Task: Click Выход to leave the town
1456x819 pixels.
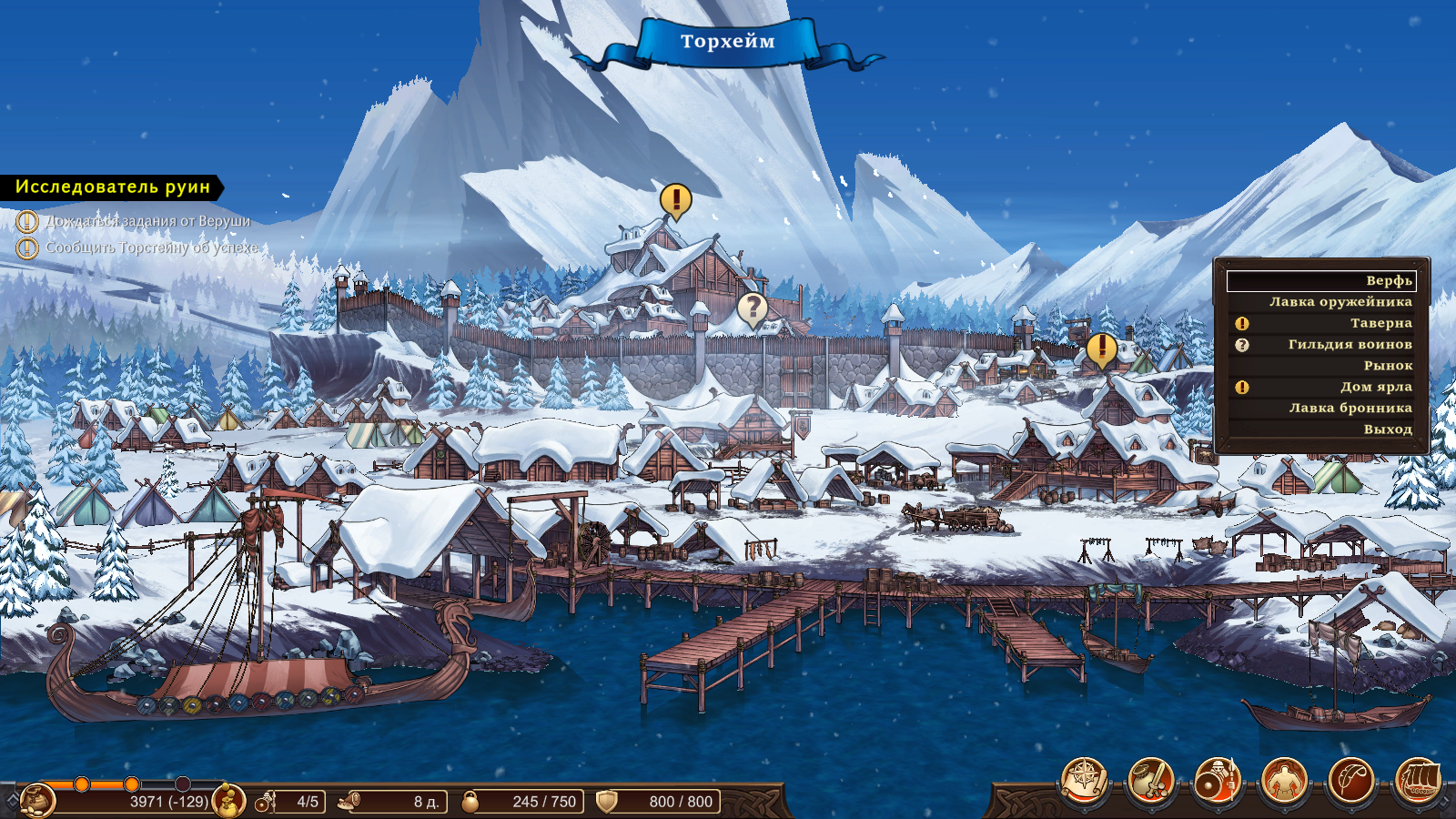Action: [x=1388, y=430]
